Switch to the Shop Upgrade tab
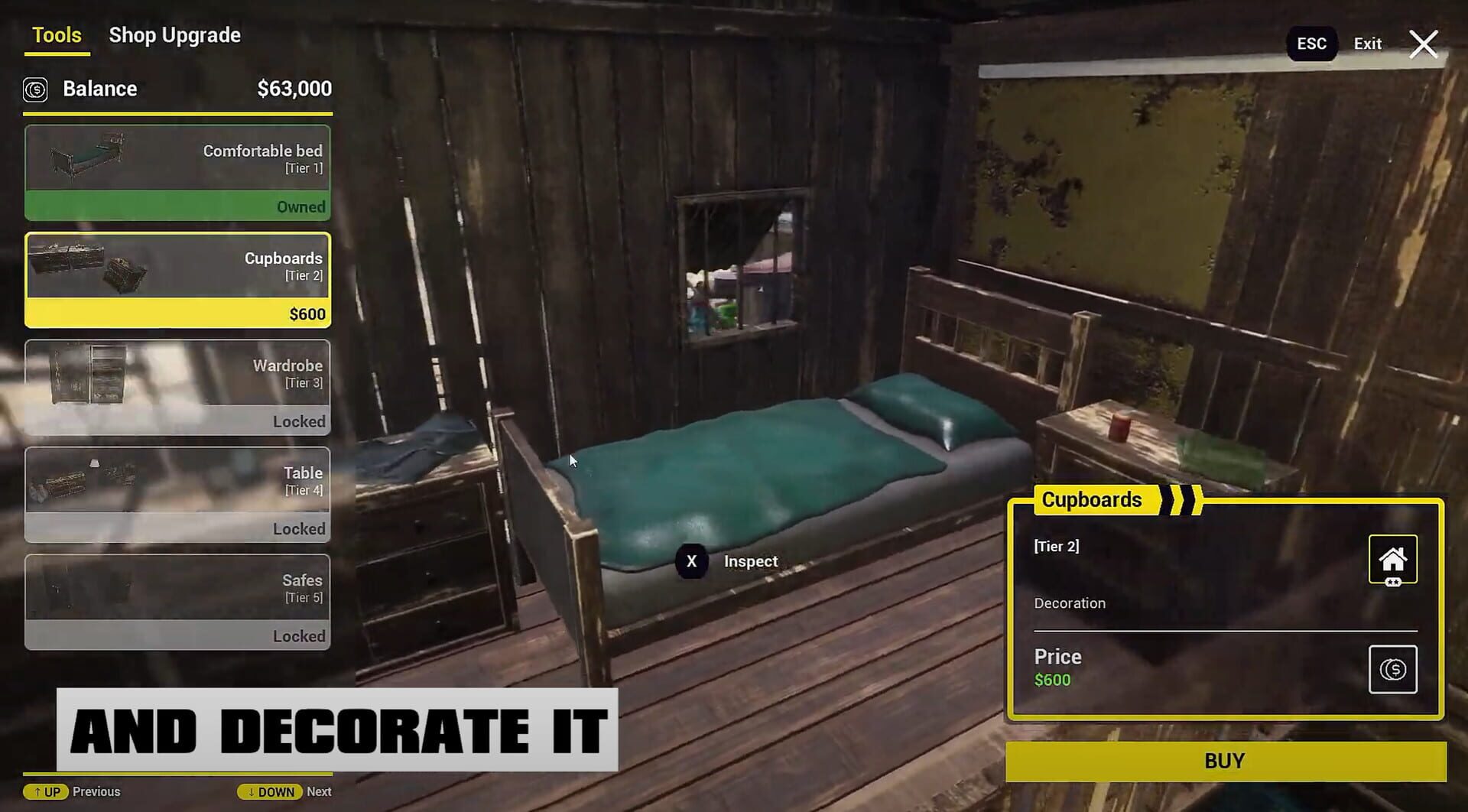Image resolution: width=1468 pixels, height=812 pixels. 174,34
